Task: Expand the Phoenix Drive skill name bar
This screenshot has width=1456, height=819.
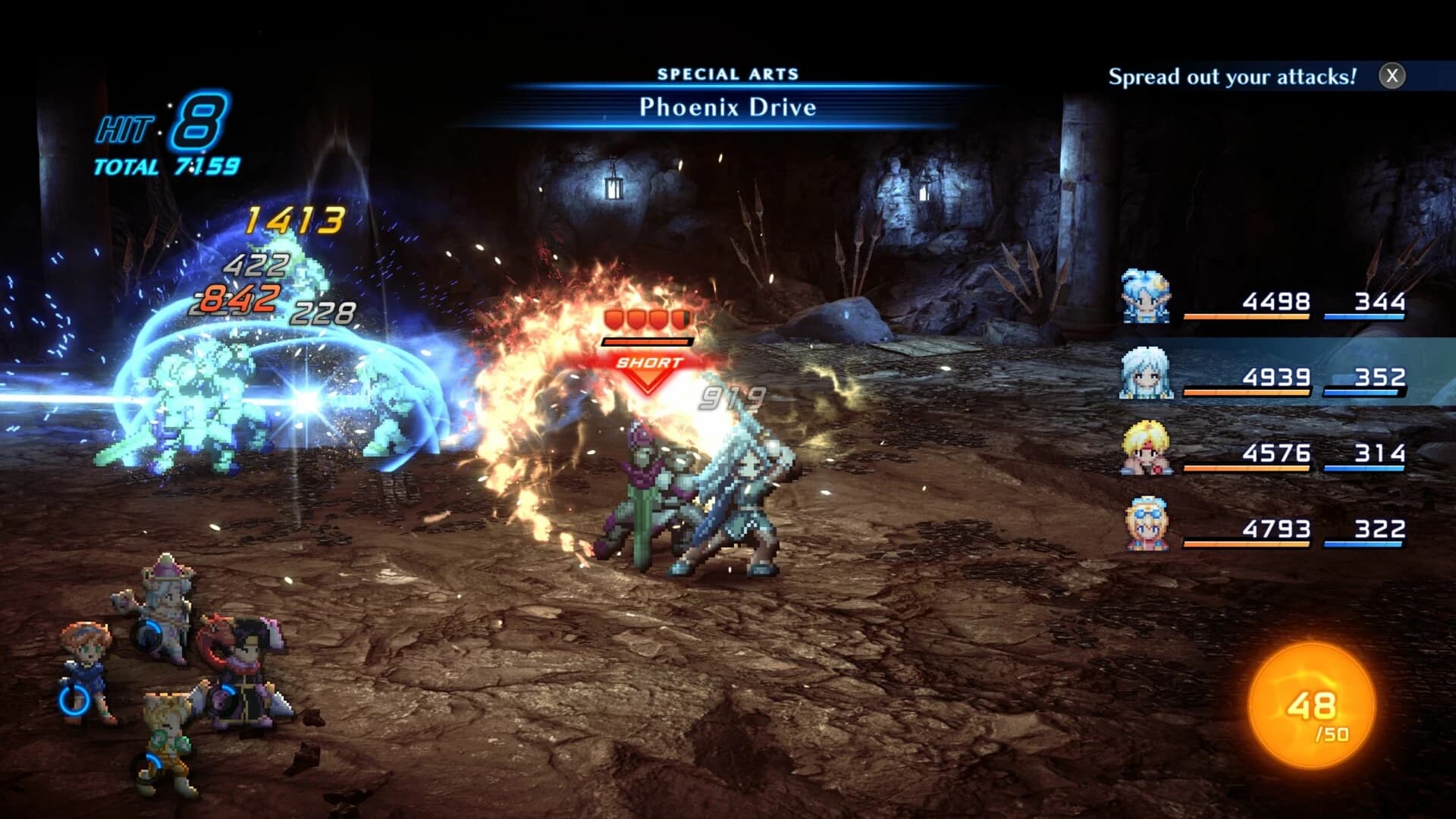Action: click(726, 108)
